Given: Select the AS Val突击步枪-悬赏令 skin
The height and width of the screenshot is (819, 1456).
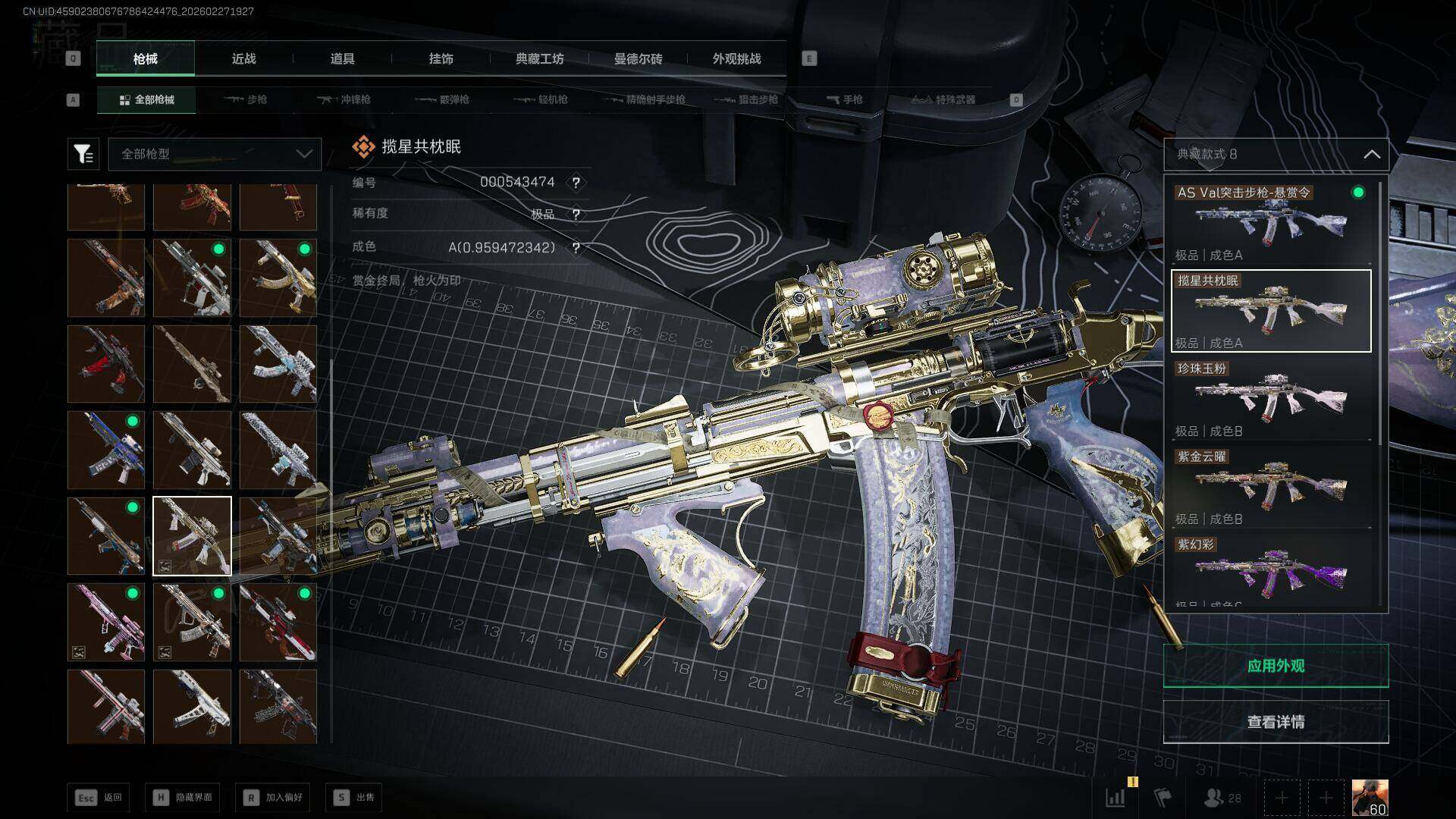Looking at the screenshot, I should [x=1271, y=222].
